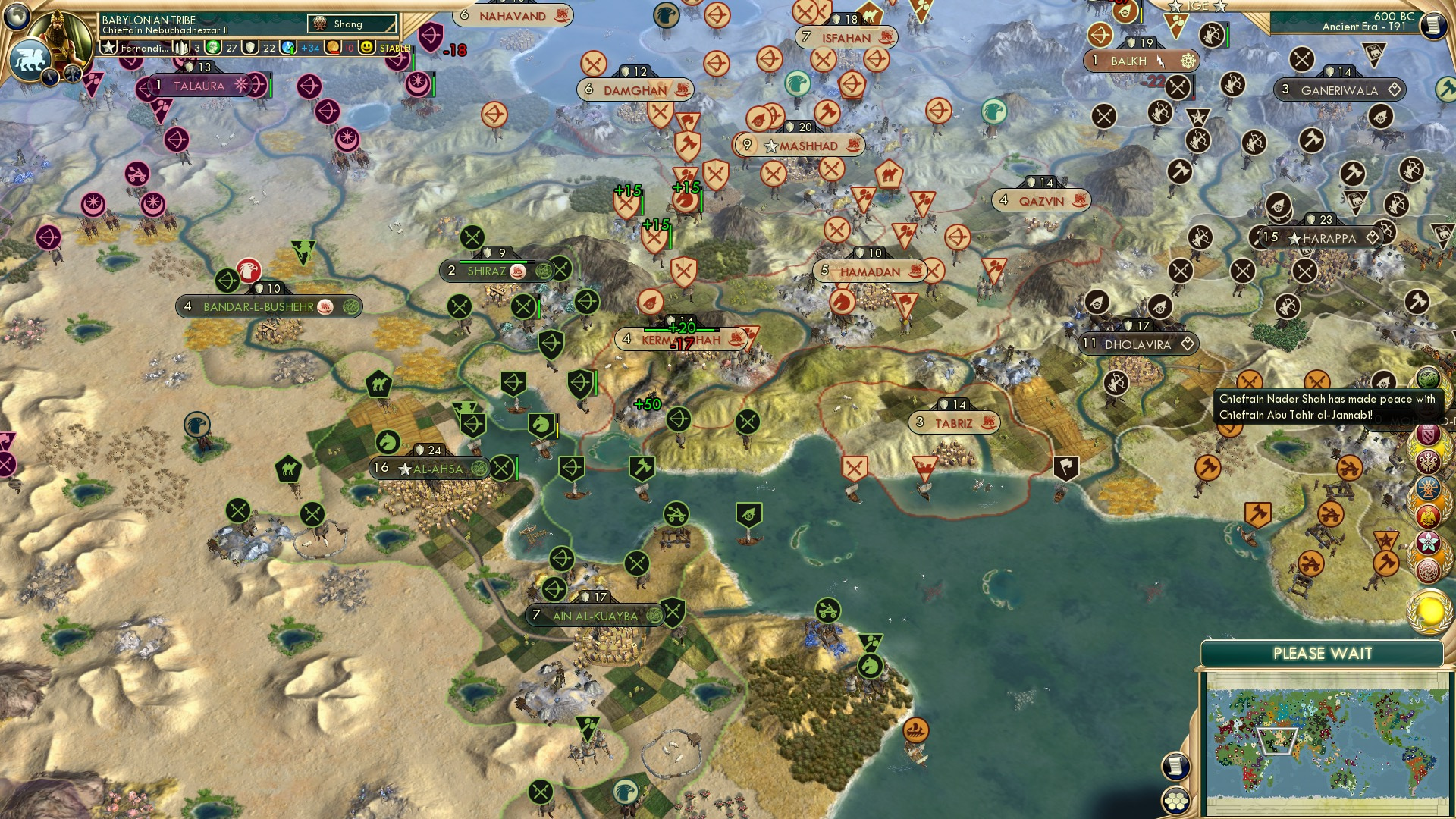
Task: Toggle strategic view with the globe icon
Action: [16, 17]
